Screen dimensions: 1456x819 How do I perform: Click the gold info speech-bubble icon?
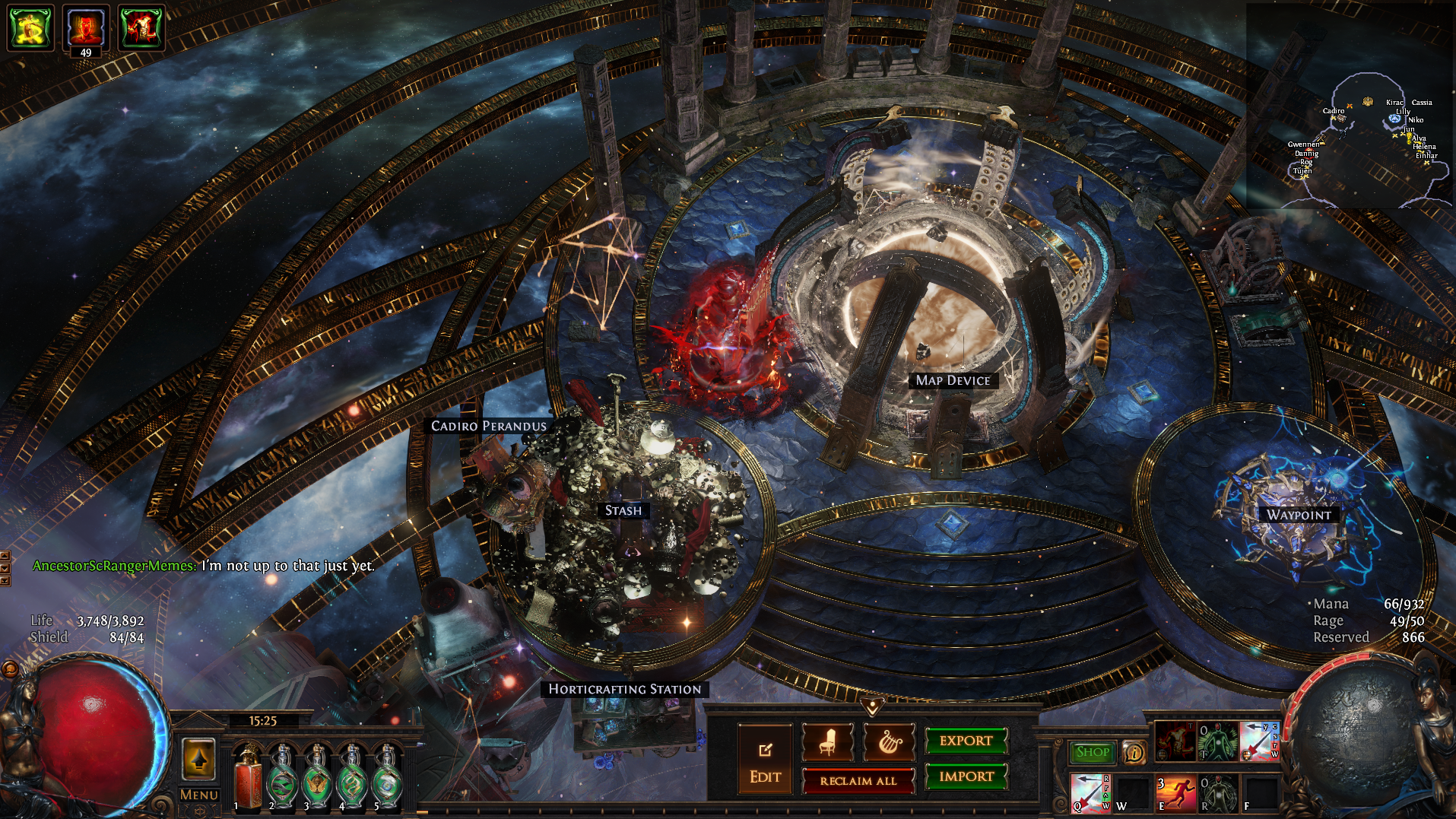click(1134, 752)
